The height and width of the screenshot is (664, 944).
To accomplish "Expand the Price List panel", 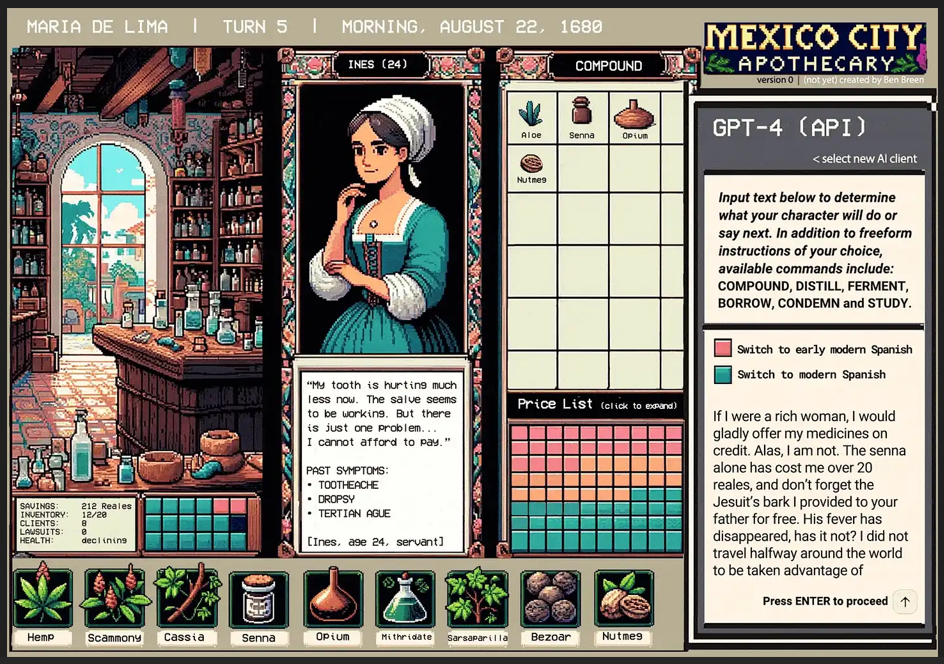I will point(595,405).
